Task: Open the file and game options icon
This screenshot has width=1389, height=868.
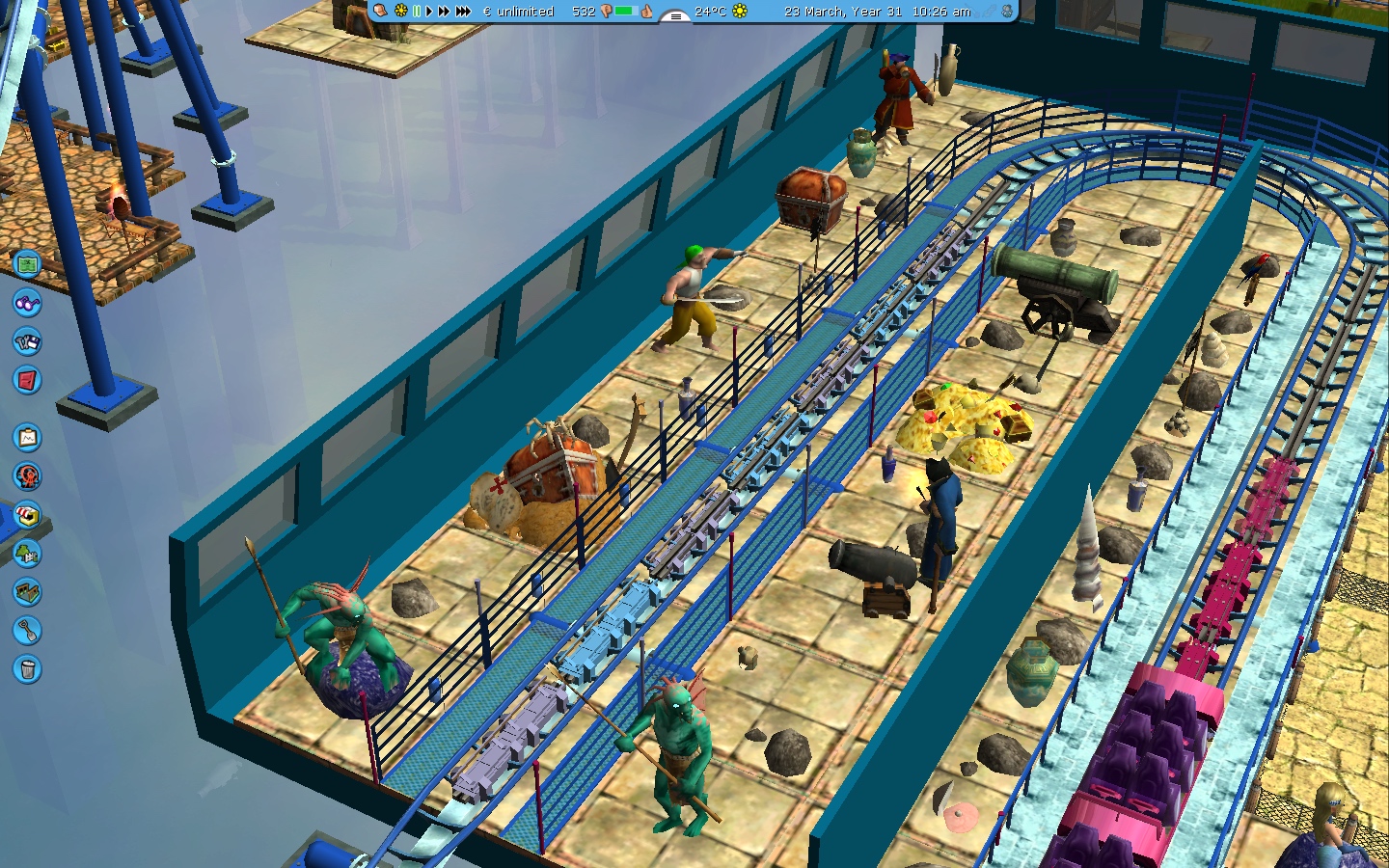Action: click(x=27, y=341)
